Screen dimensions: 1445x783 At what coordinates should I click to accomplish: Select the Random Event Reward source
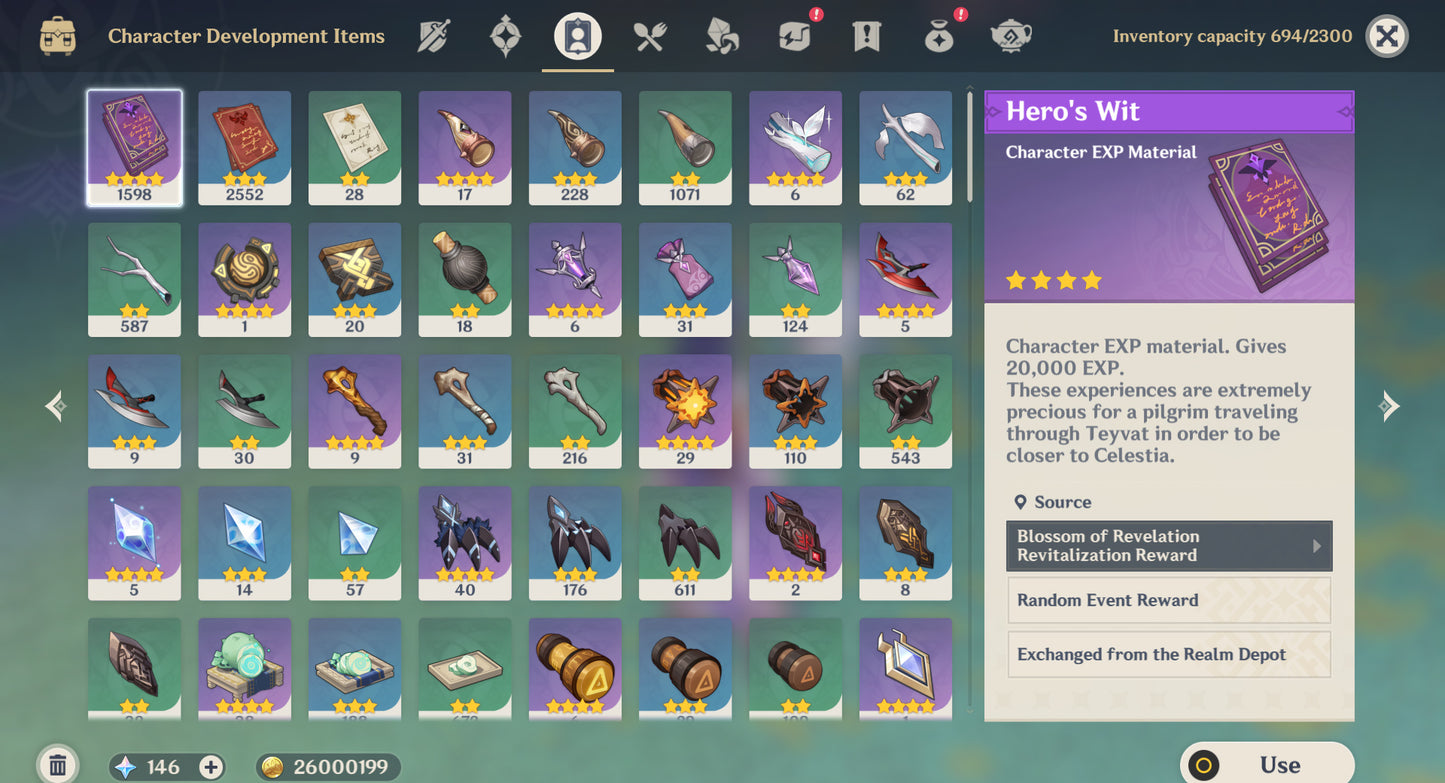click(x=1168, y=600)
